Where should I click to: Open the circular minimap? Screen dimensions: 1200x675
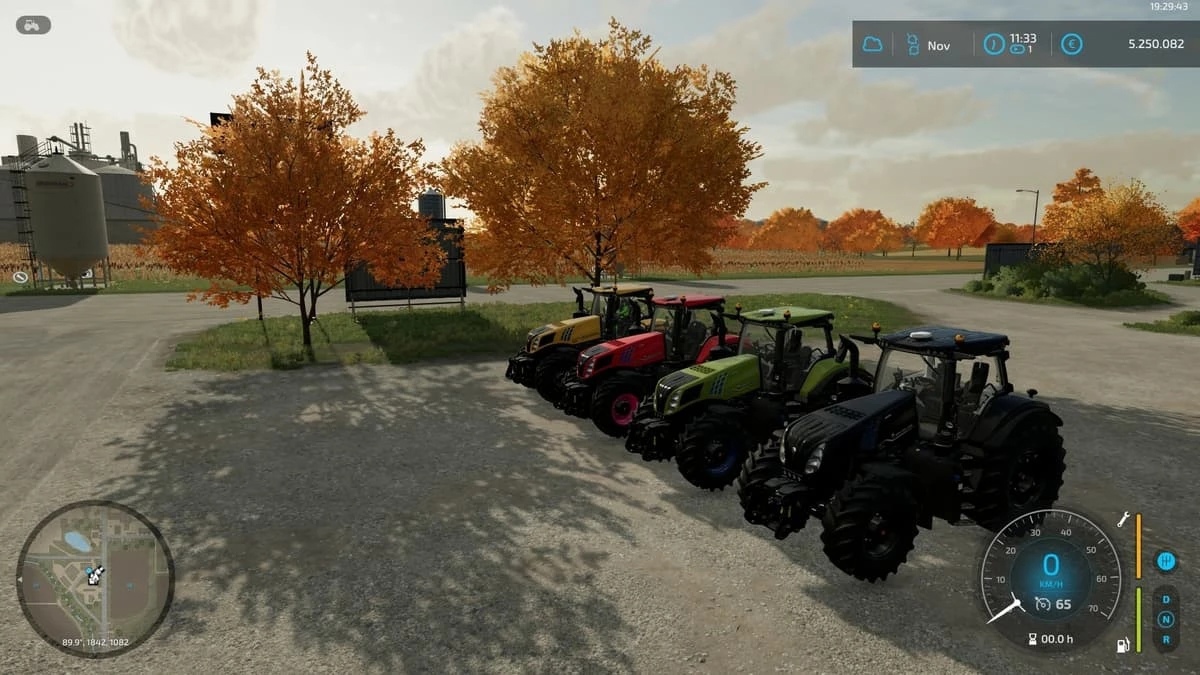tap(95, 578)
